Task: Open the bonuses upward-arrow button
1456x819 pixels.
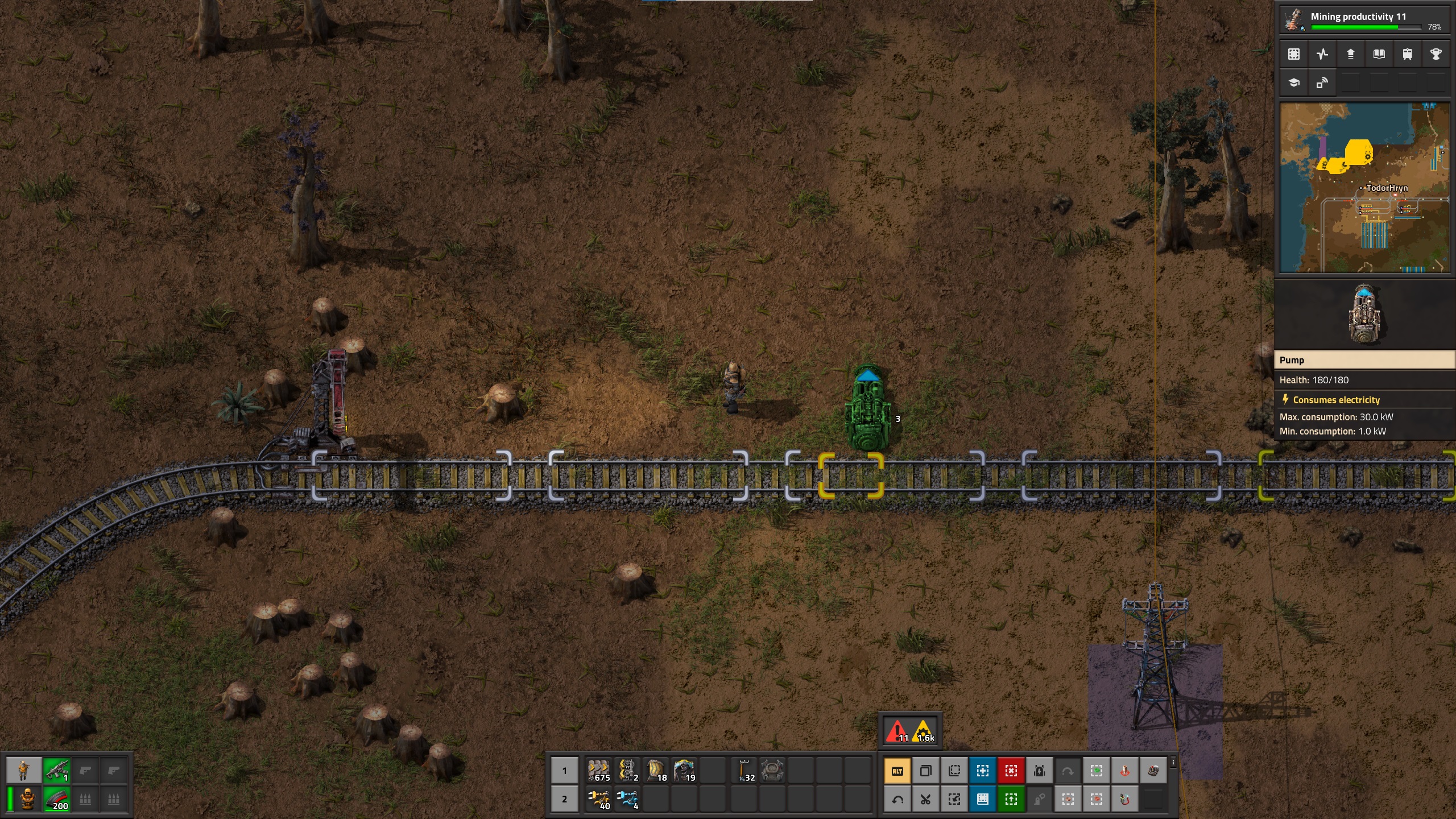Action: click(x=1351, y=54)
